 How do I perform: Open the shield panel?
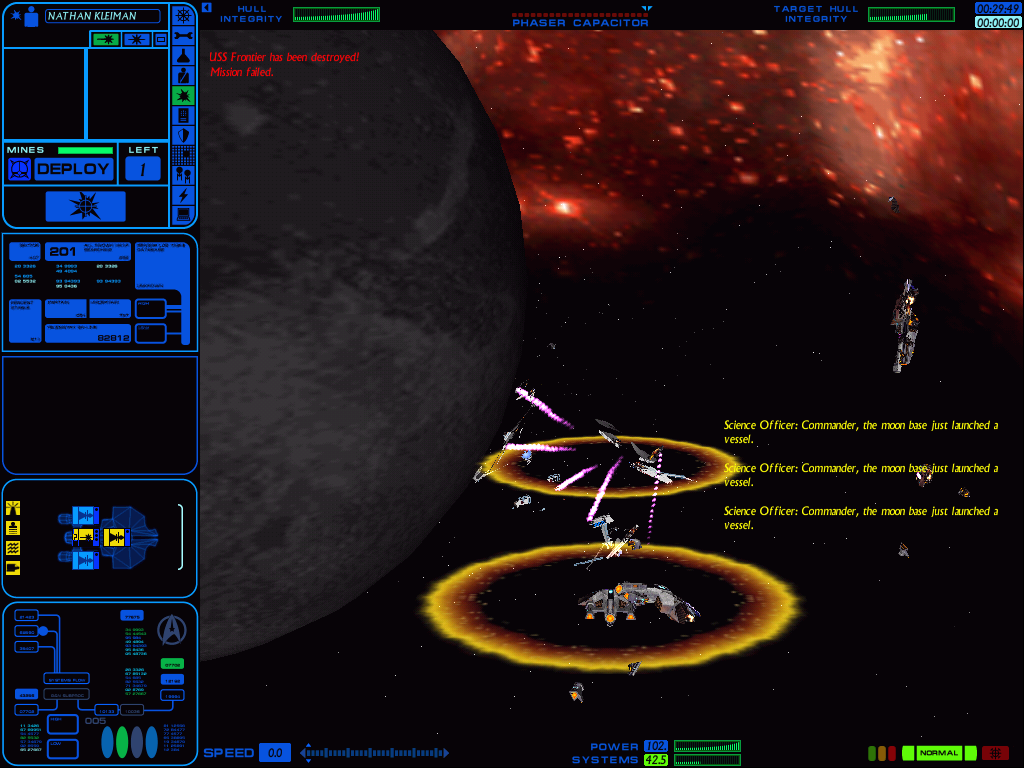183,135
